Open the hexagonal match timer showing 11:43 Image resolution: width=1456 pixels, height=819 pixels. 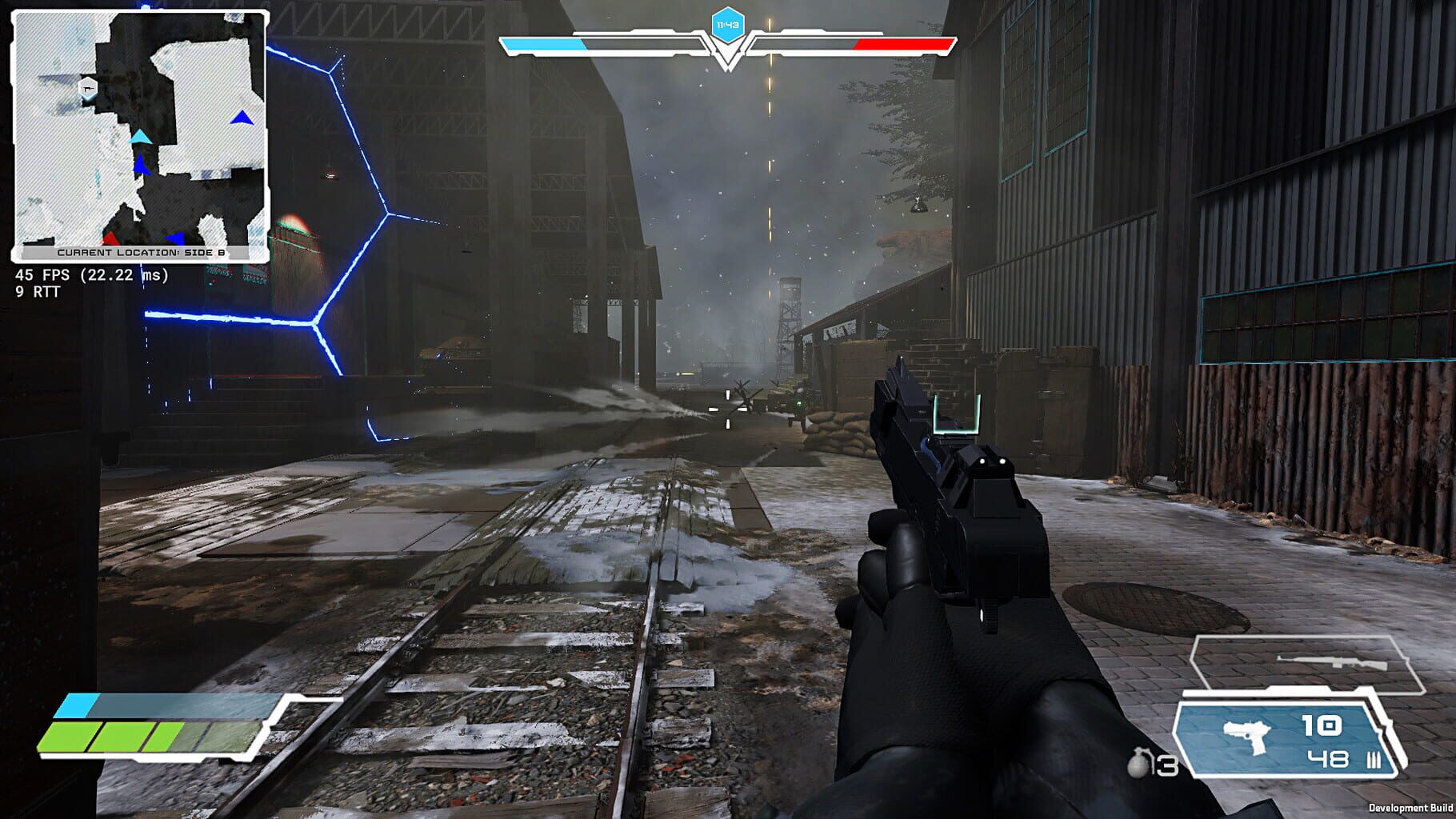pos(728,24)
